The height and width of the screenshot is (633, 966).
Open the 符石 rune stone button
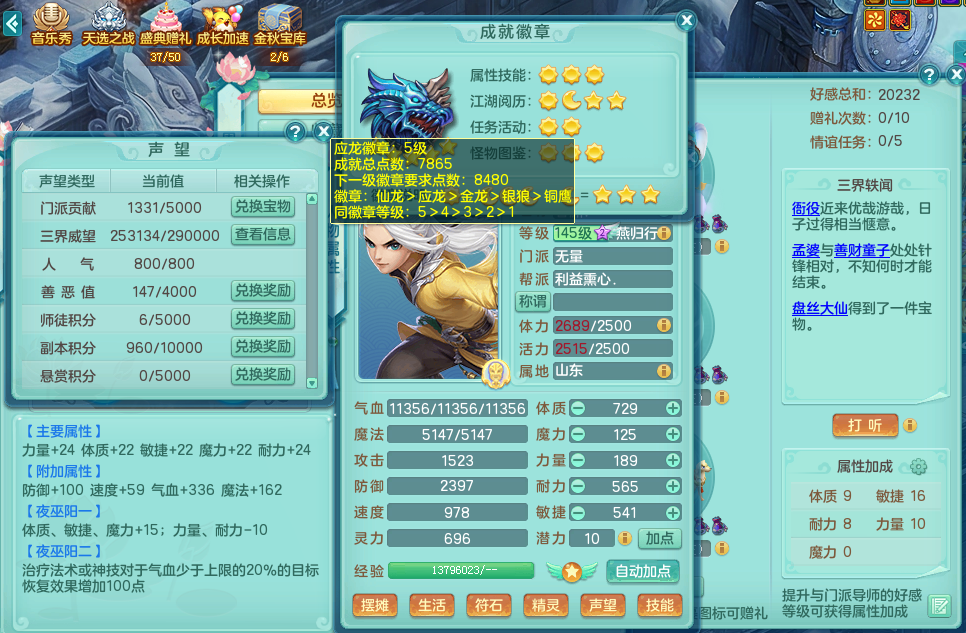coord(489,605)
